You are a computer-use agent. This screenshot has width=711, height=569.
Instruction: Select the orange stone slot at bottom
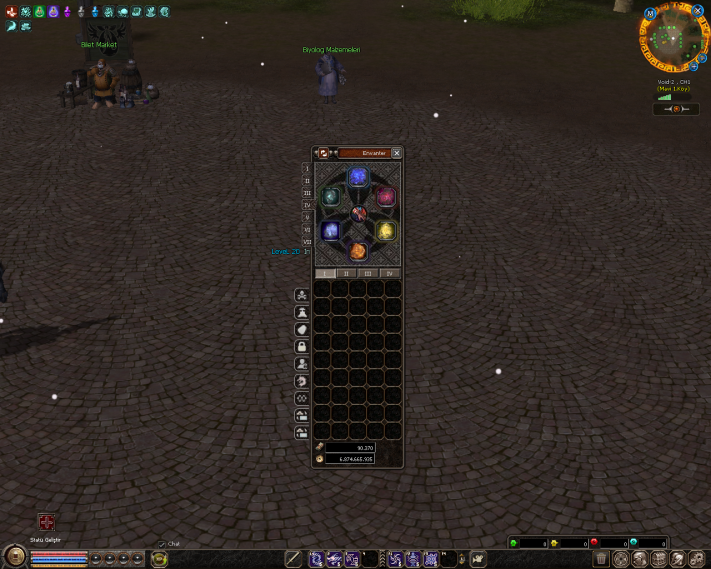[x=358, y=250]
